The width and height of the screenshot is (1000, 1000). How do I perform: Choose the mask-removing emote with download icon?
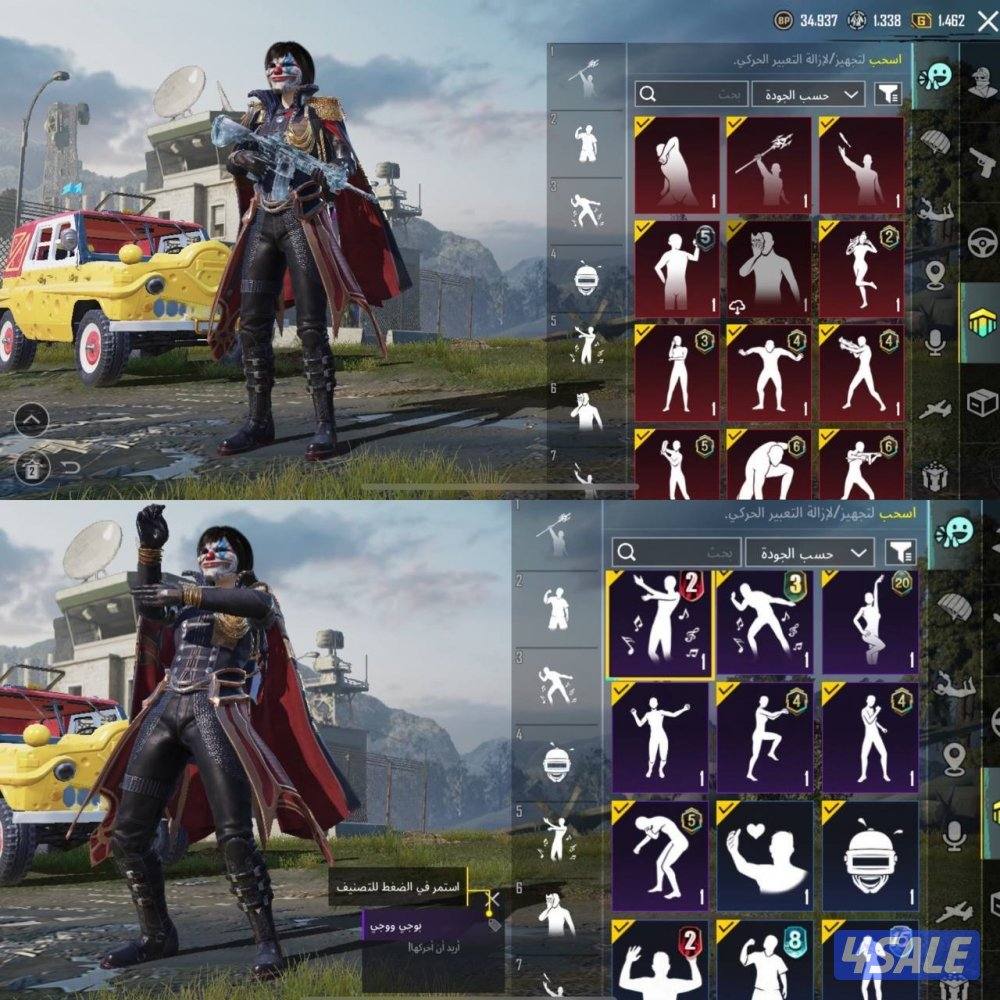click(x=768, y=267)
